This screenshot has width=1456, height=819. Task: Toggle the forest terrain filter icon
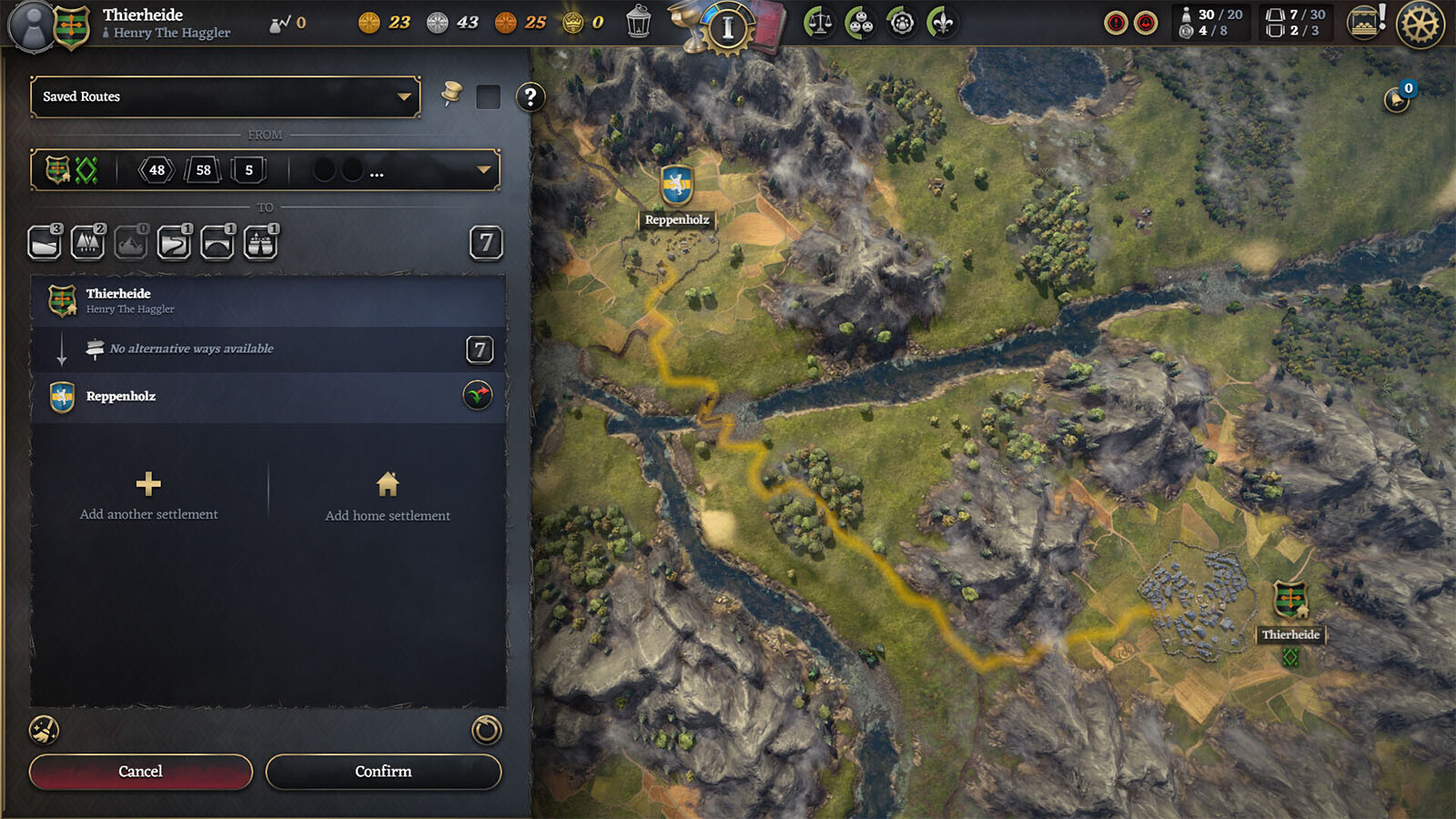(87, 243)
